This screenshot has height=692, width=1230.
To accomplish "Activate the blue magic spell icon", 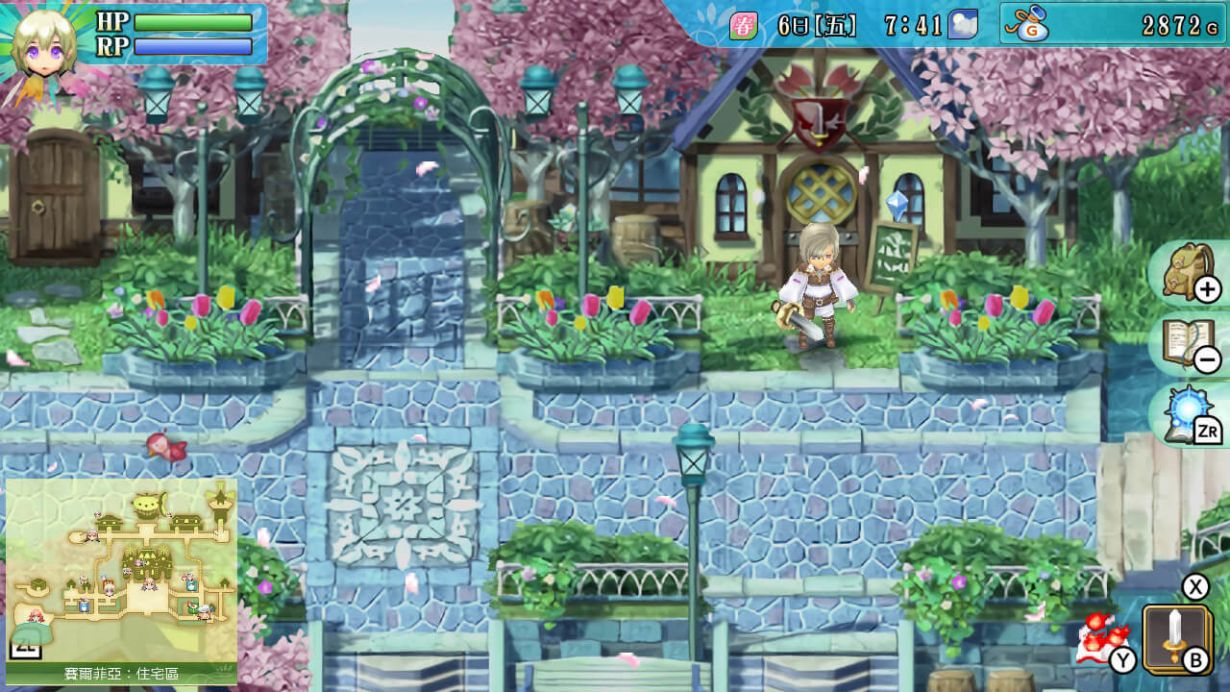I will (1189, 414).
